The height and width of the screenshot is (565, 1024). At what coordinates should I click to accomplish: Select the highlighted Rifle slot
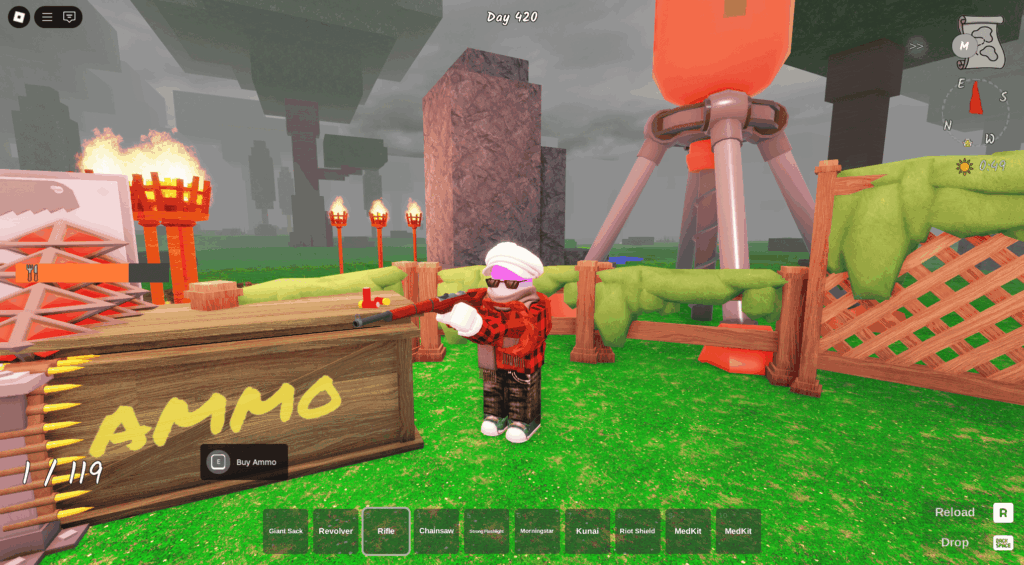click(x=386, y=531)
